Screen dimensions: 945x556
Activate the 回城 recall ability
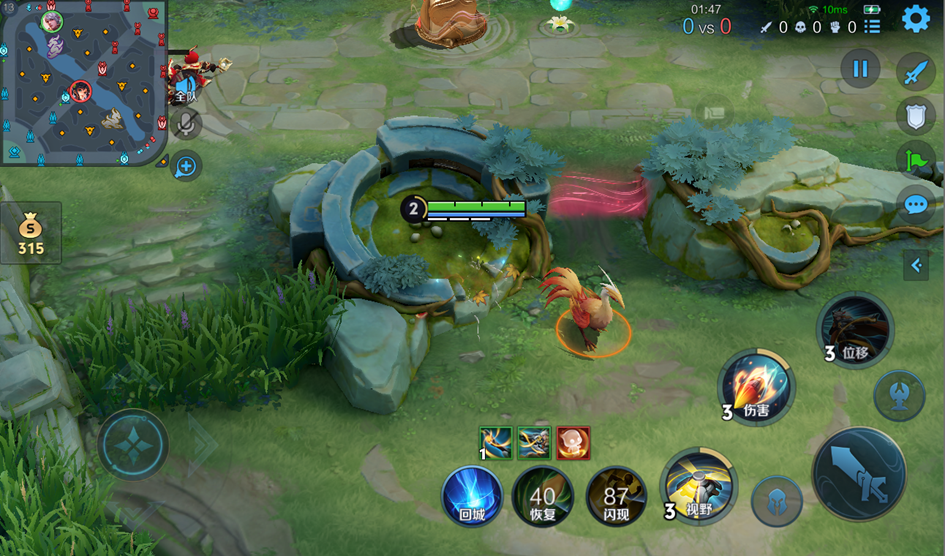(472, 494)
